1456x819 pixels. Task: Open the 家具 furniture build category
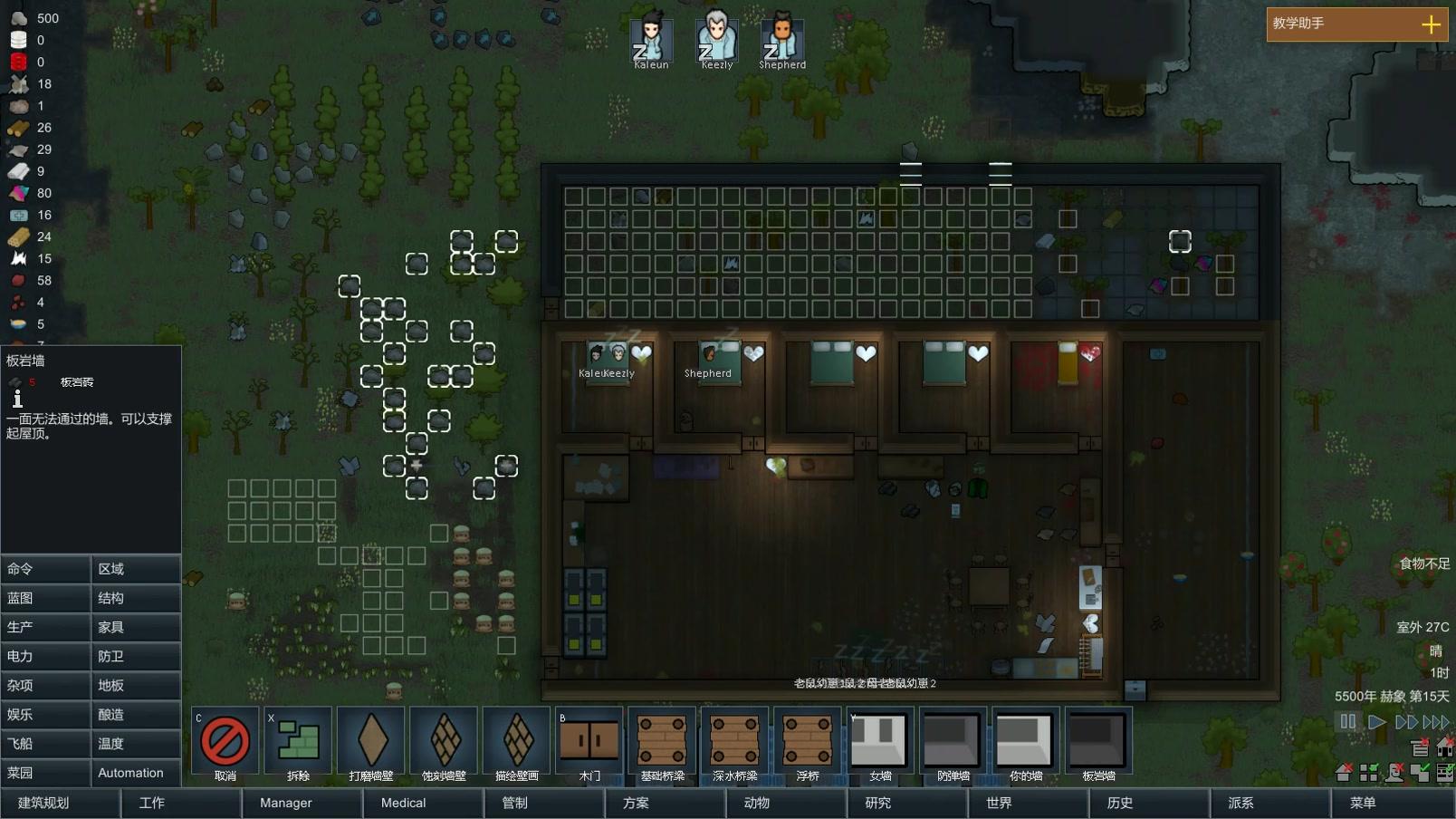pos(135,627)
